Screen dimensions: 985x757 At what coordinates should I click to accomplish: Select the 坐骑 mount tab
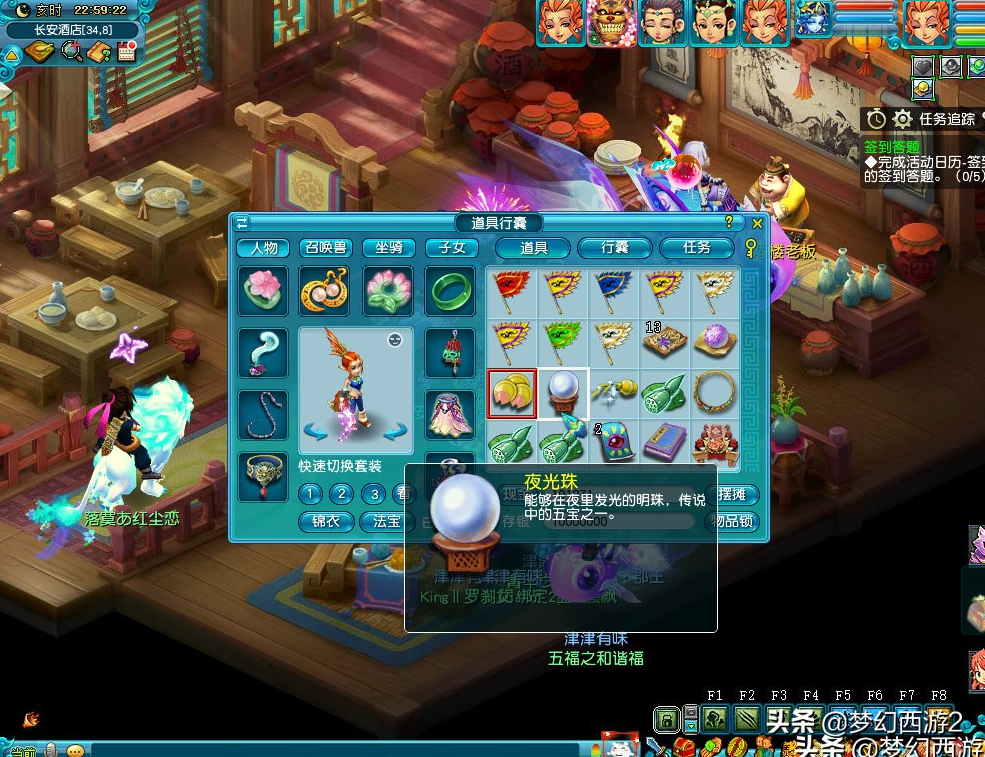point(389,248)
